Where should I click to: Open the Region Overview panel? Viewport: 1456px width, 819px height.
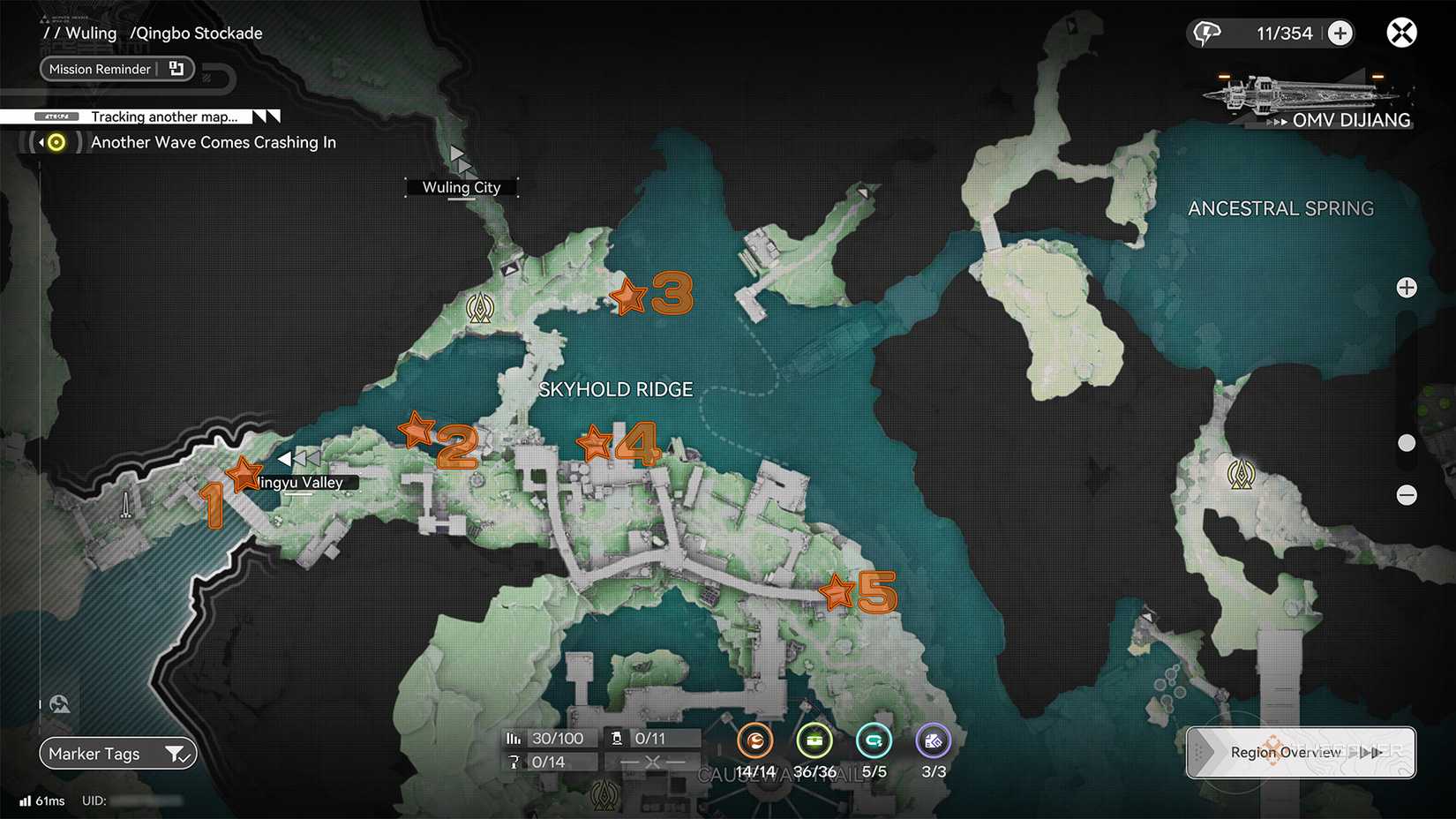[x=1287, y=753]
